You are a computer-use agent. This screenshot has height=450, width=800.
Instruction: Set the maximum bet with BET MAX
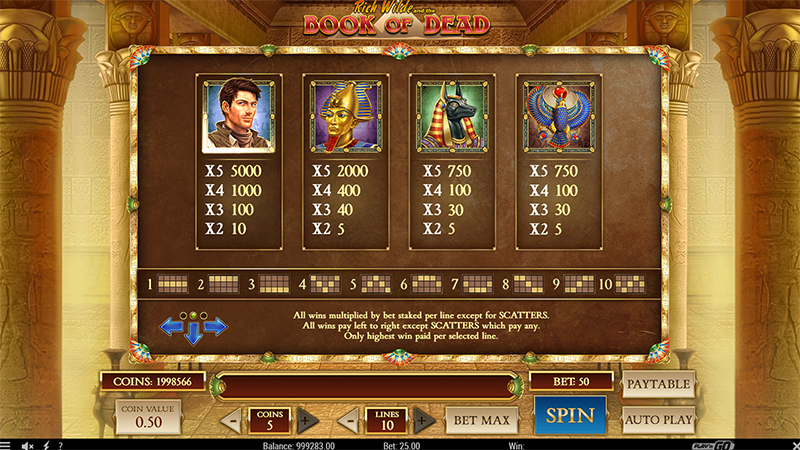point(482,419)
